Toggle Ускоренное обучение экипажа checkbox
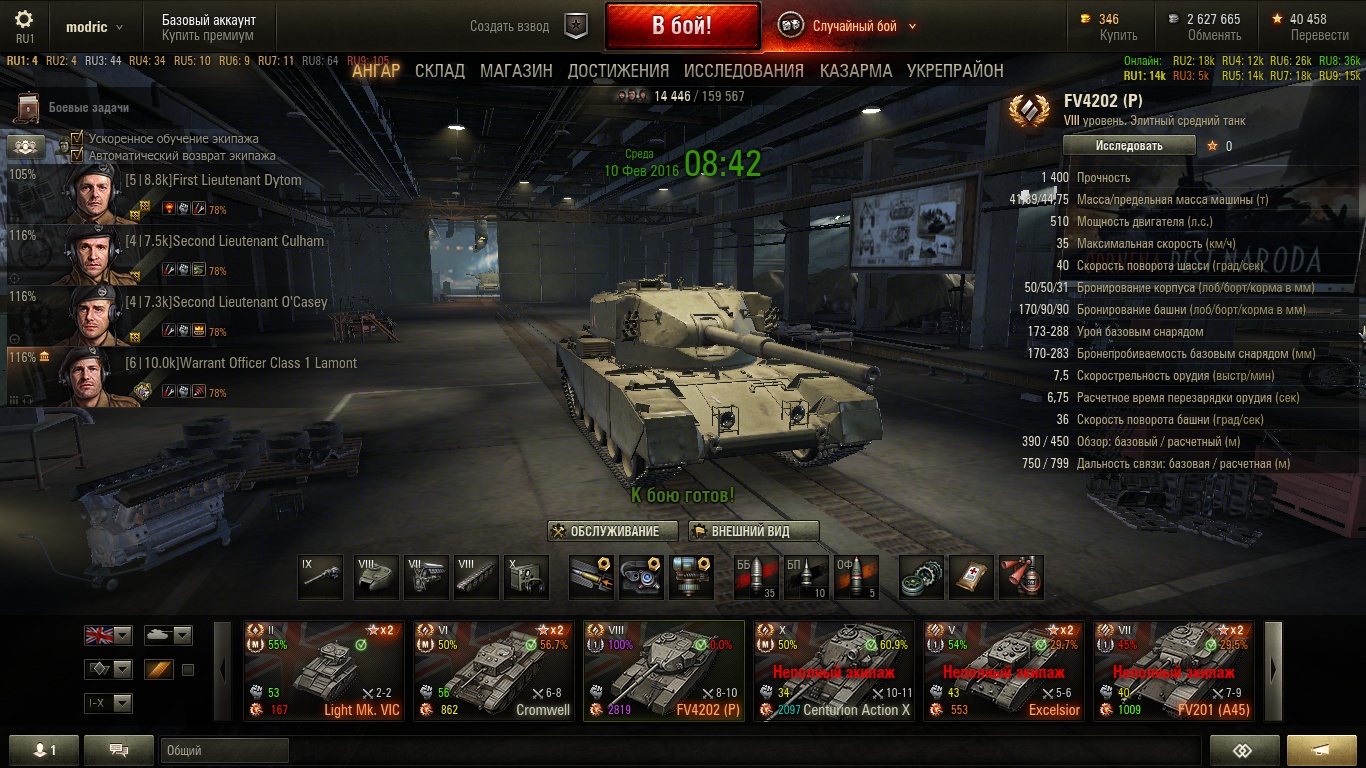The image size is (1366, 768). click(x=77, y=139)
